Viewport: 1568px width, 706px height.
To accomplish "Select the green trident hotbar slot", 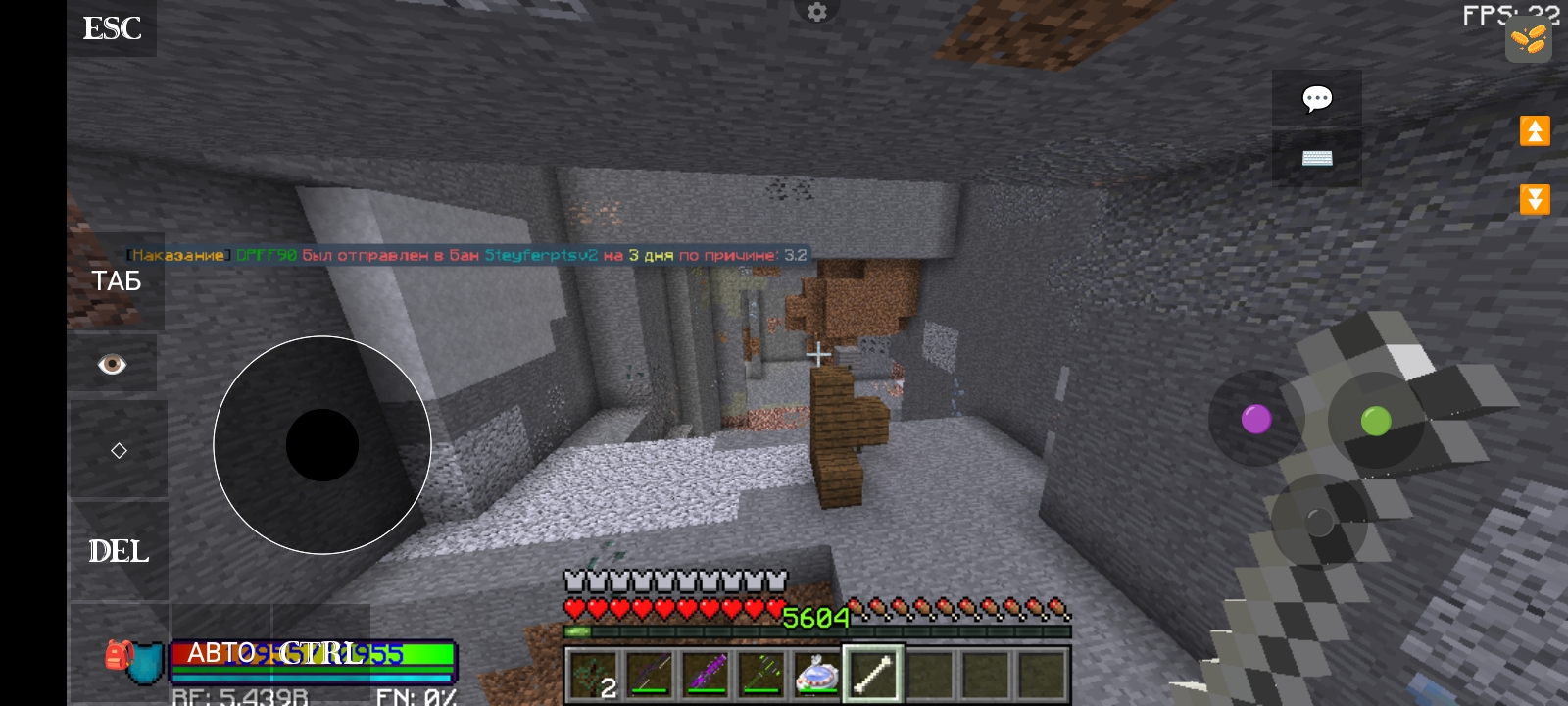I will pyautogui.click(x=760, y=675).
